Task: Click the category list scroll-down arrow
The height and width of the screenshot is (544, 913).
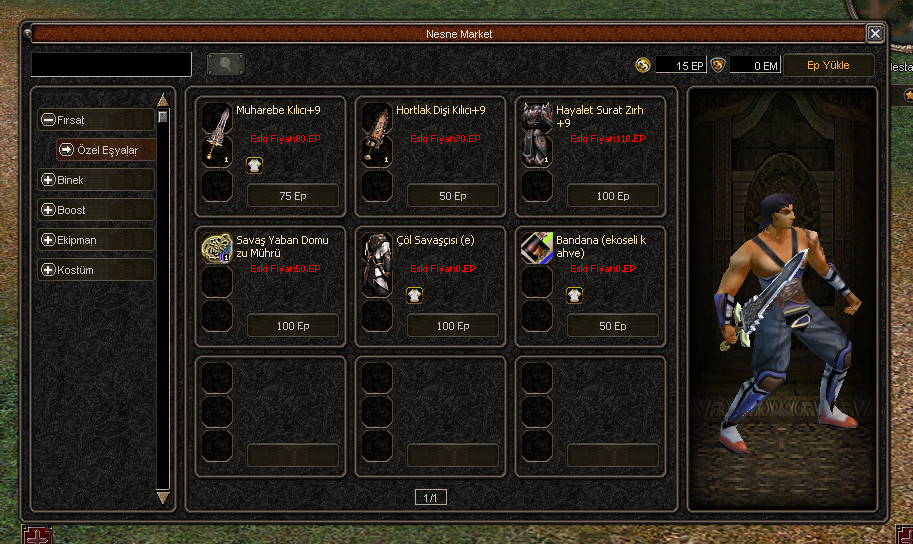Action: [x=163, y=497]
